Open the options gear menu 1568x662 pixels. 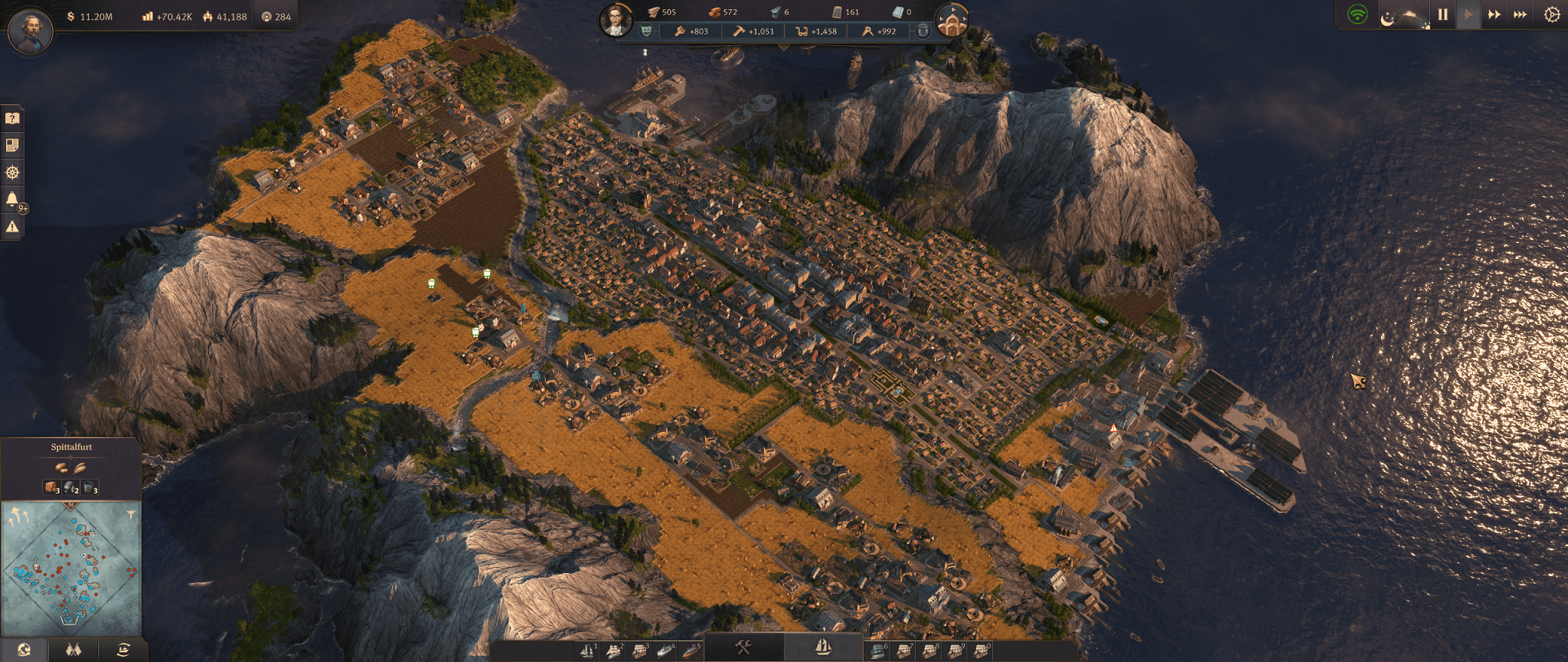1552,15
